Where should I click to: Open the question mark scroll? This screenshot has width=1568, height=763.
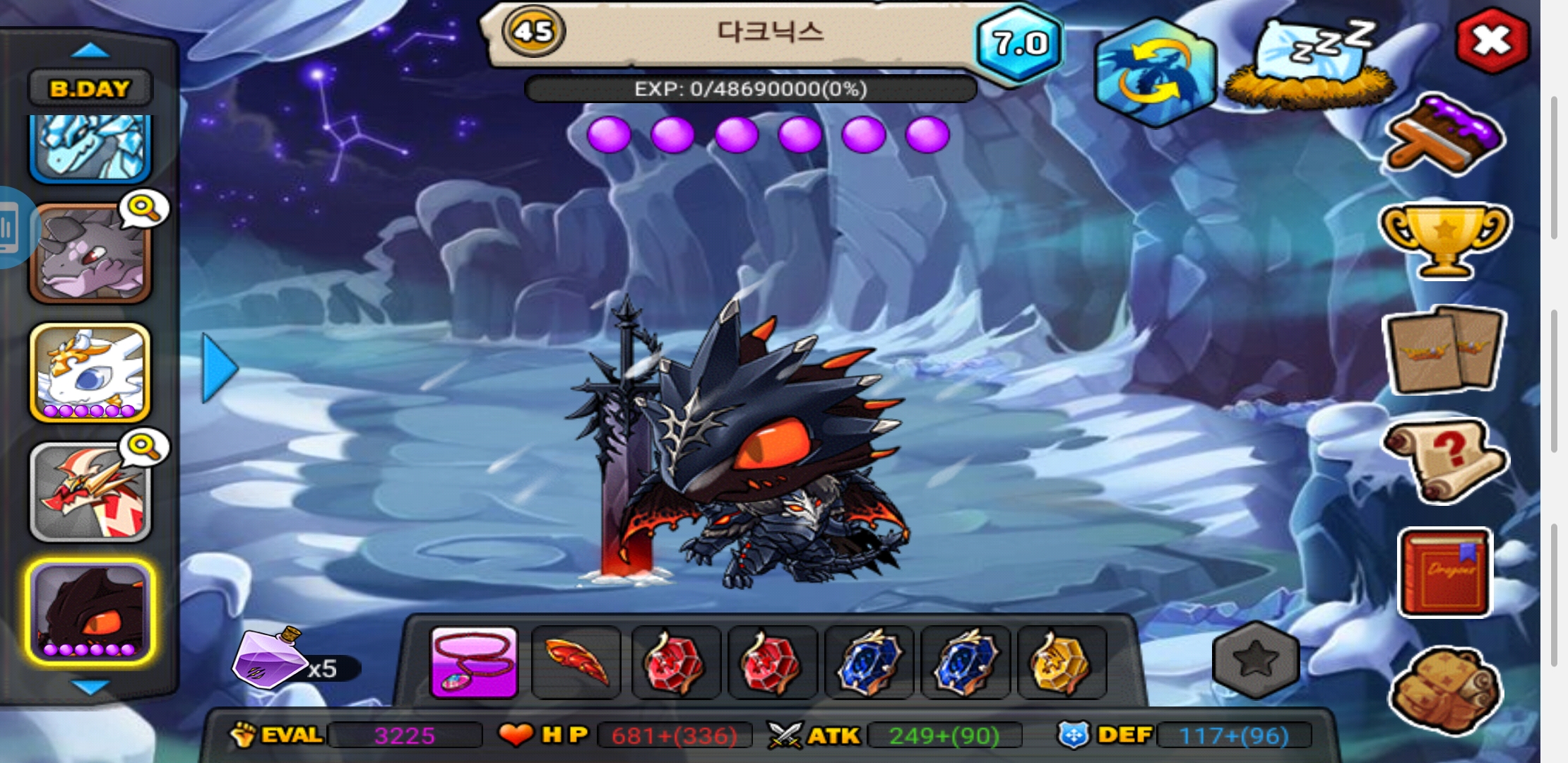point(1444,459)
